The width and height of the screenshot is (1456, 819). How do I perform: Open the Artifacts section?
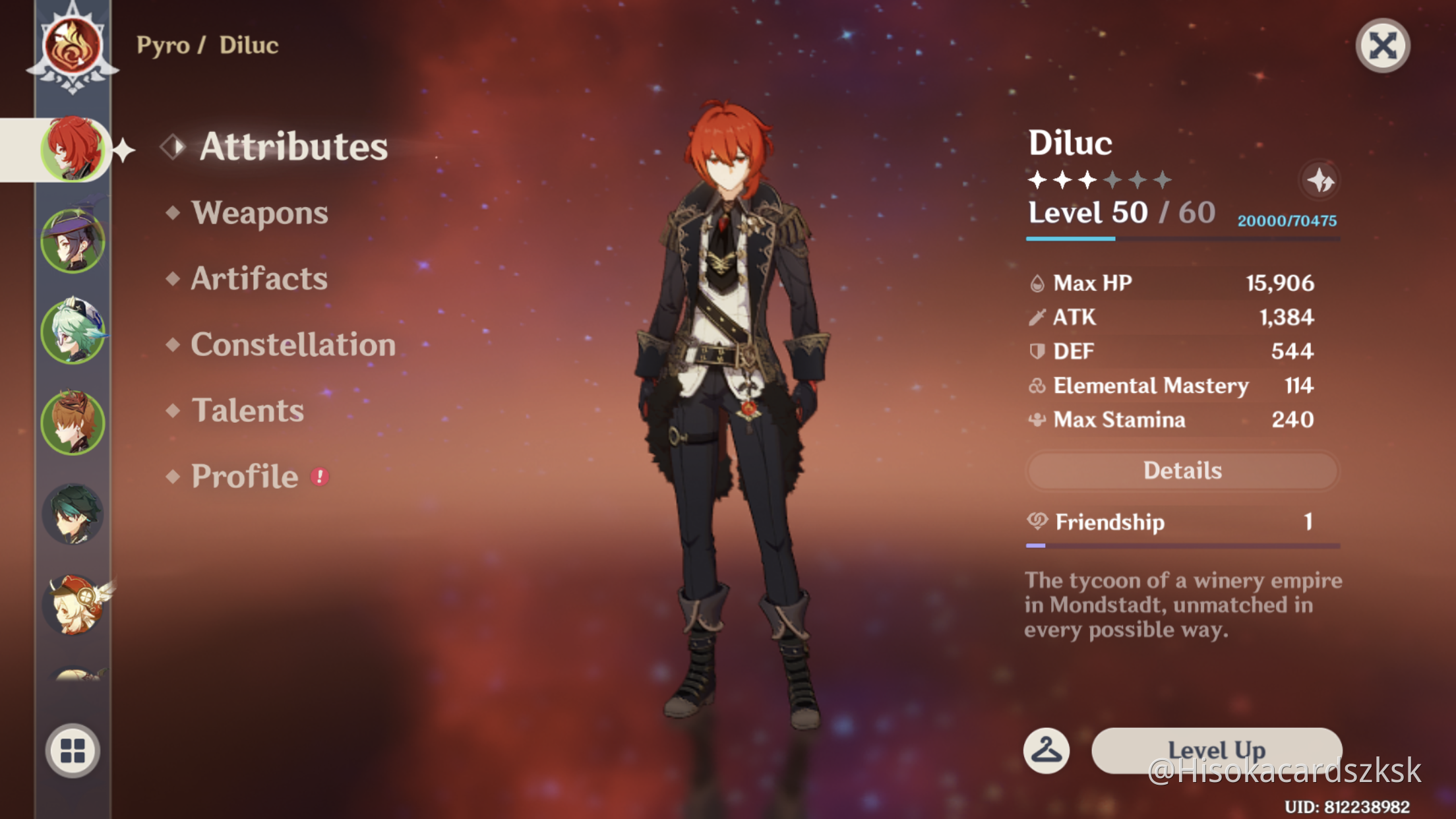pos(258,278)
